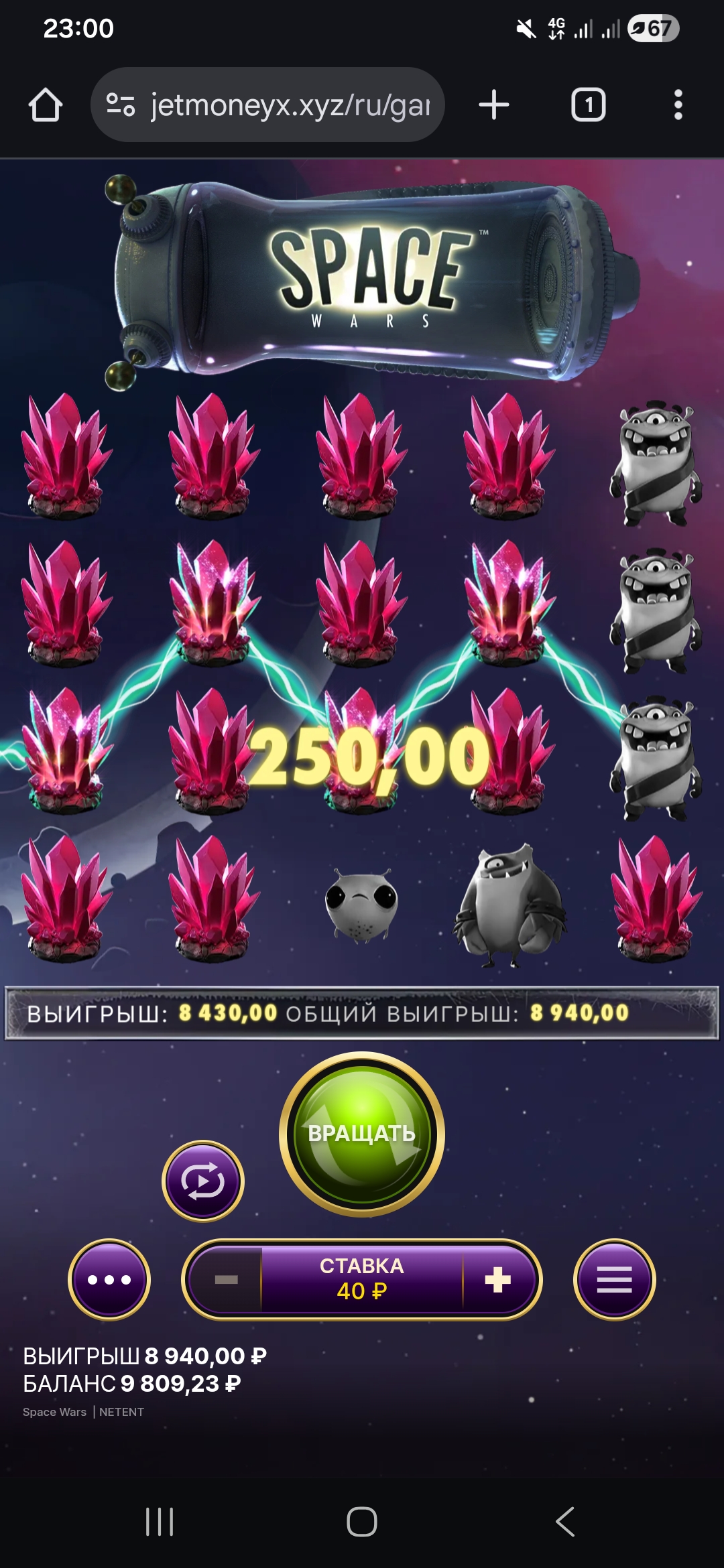Viewport: 724px width, 1568px height.
Task: Open the browser three-dot menu
Action: tap(678, 105)
